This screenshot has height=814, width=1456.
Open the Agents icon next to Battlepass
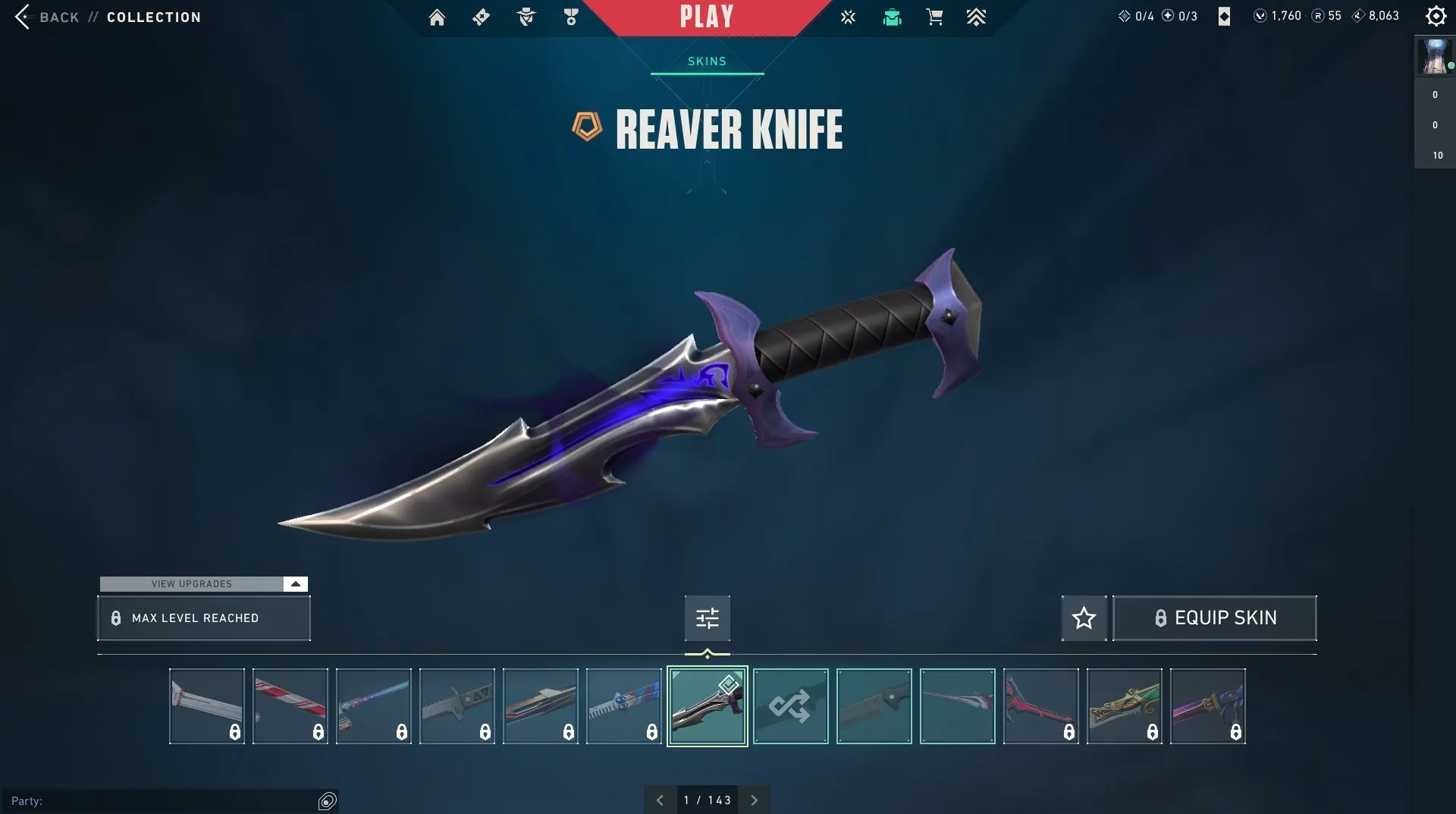[526, 17]
